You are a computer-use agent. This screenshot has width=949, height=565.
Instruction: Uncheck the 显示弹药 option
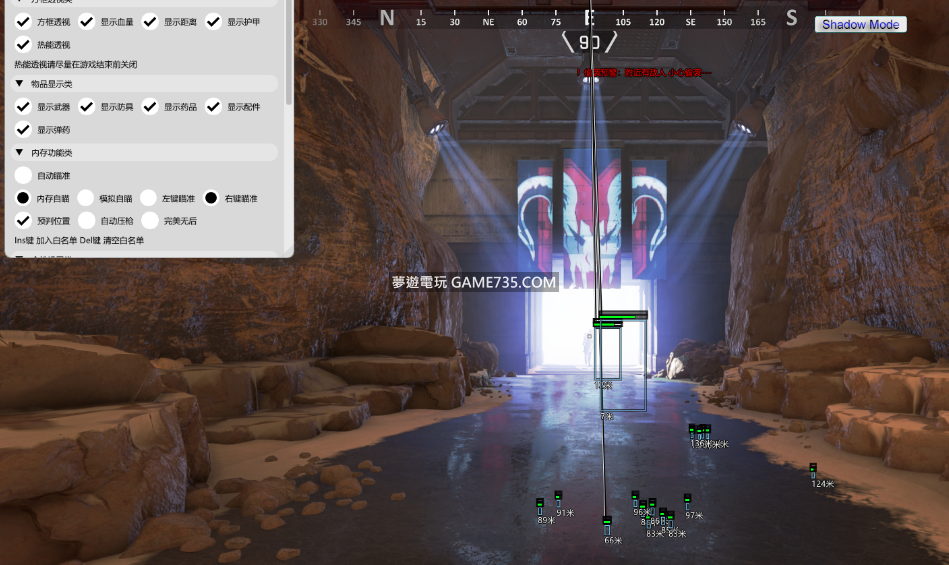coord(23,129)
